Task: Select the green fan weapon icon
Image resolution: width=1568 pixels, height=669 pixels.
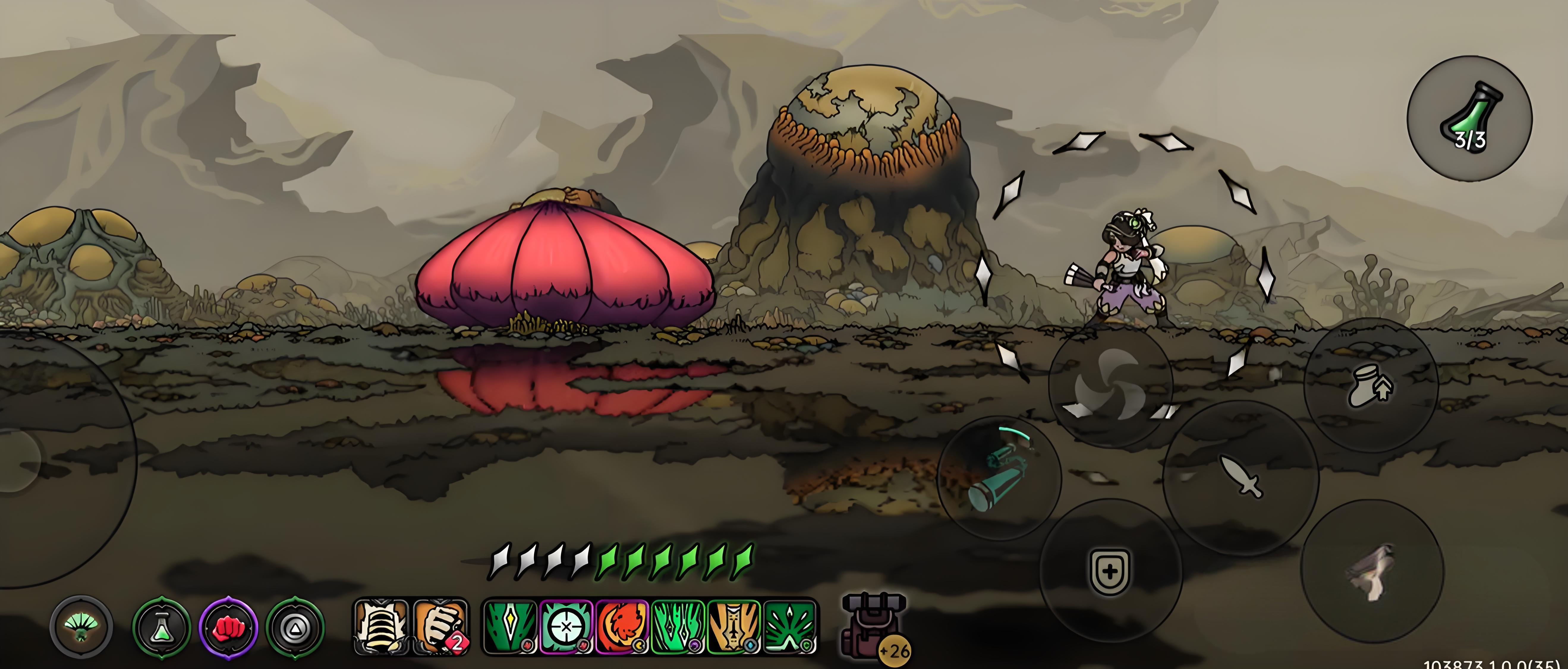Action: [81, 627]
